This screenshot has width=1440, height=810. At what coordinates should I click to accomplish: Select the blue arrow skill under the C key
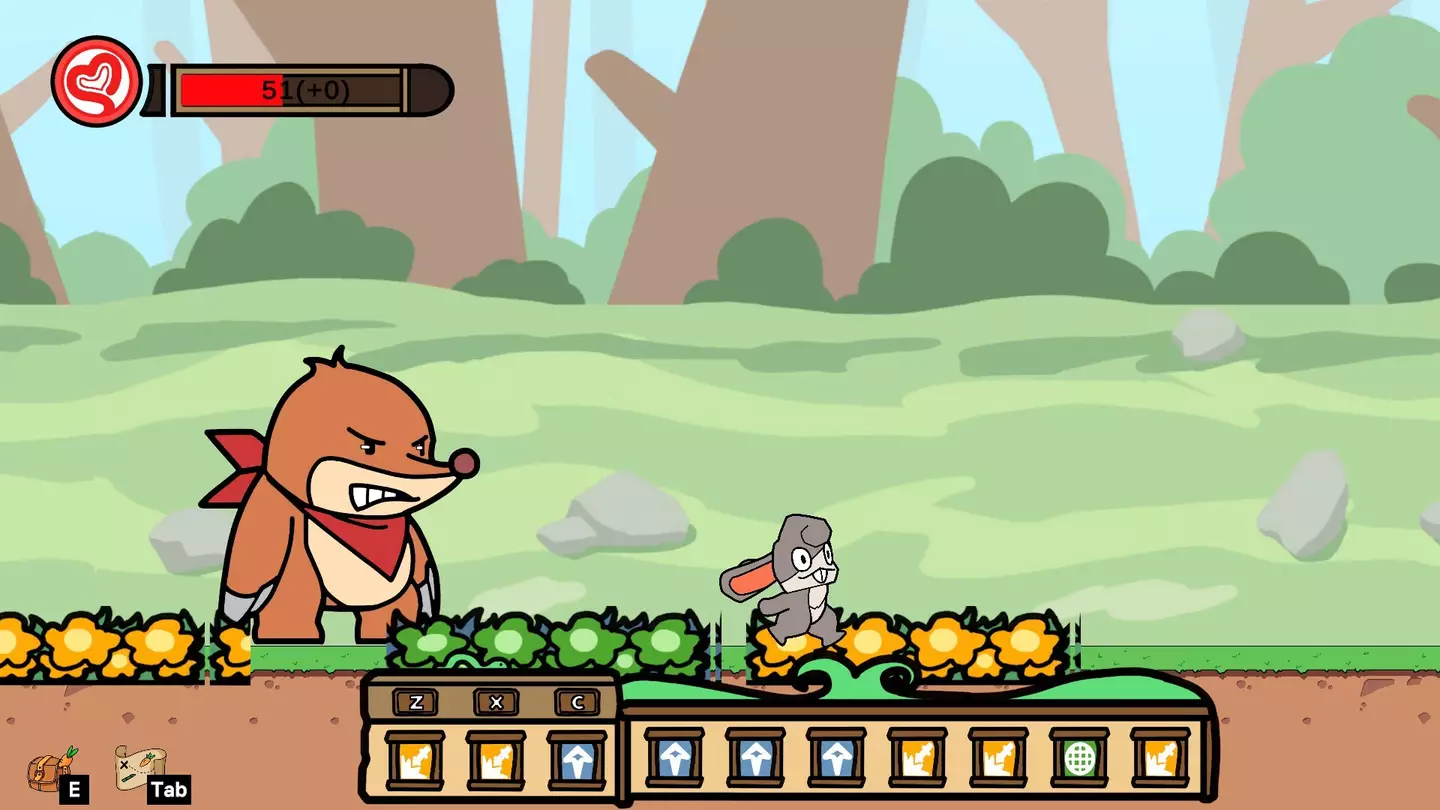click(578, 760)
